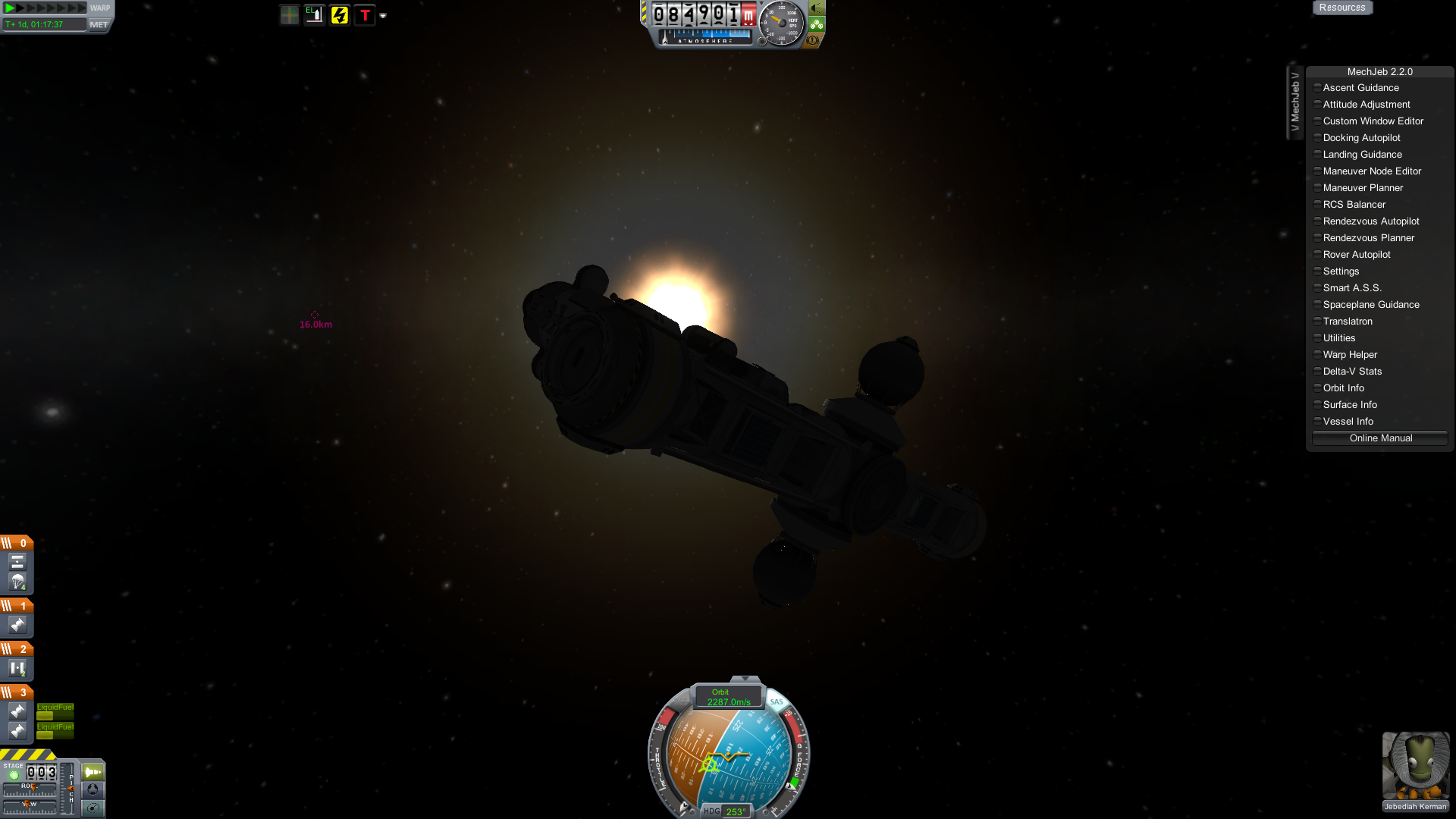Click the yellow lightning bolt toolbar icon
1456x819 pixels.
[339, 15]
